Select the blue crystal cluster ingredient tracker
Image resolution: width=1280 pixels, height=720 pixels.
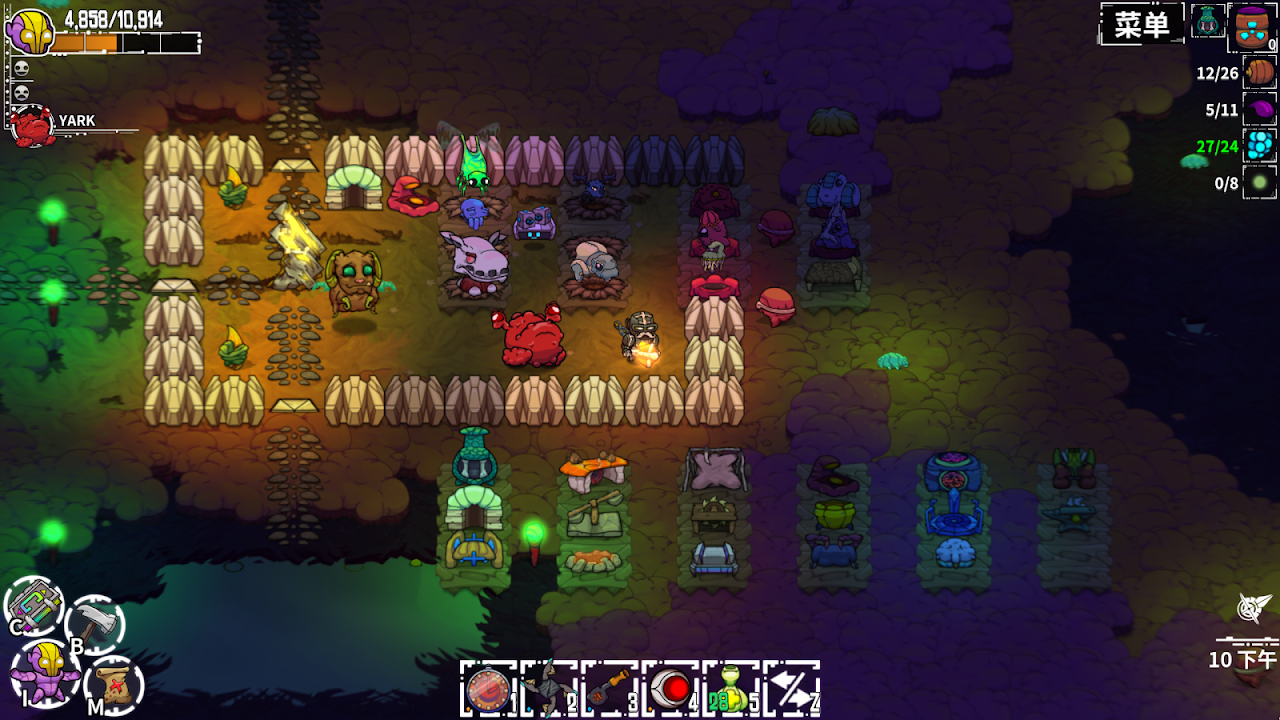click(1260, 146)
